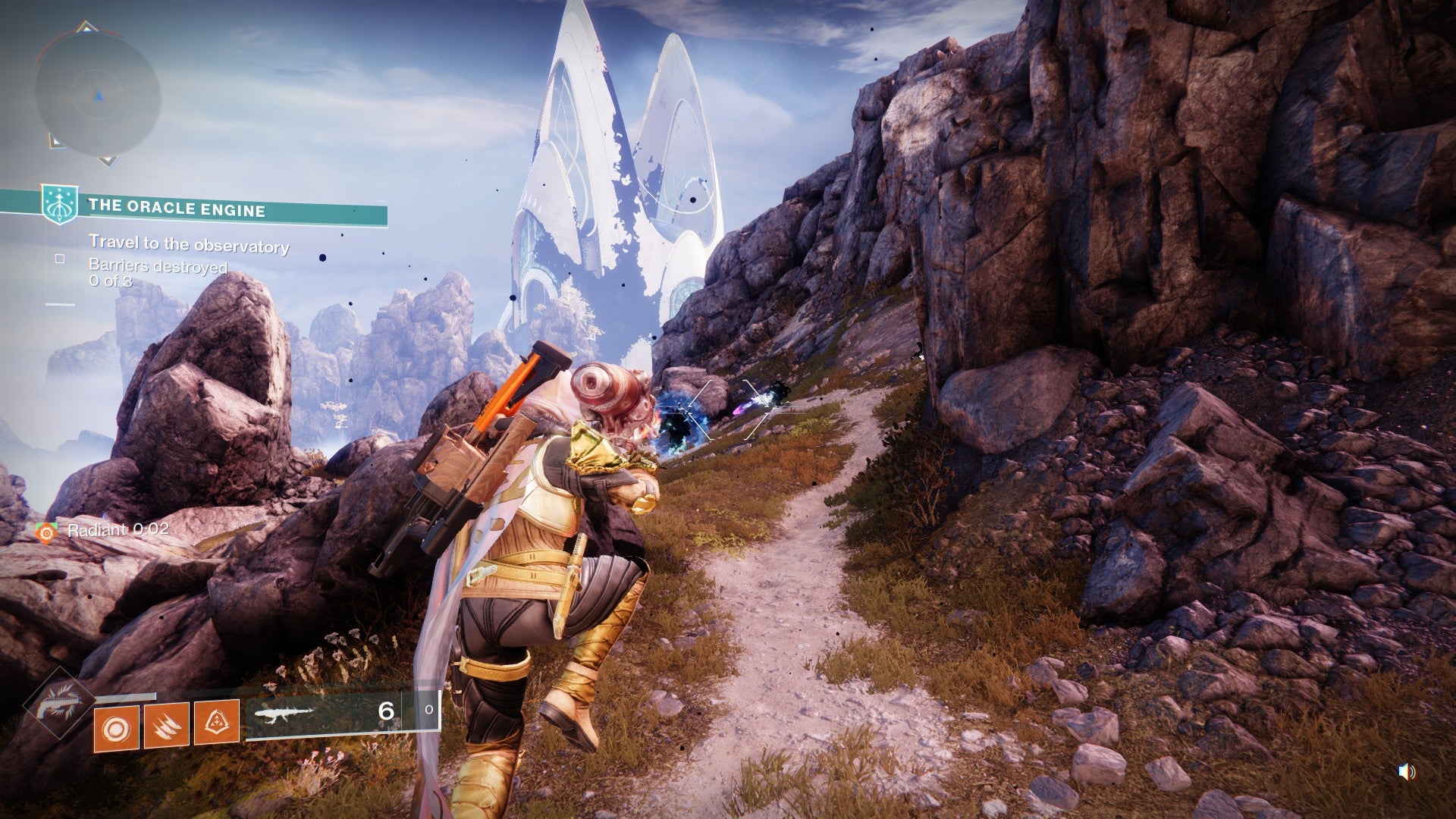Toggle the speaker volume icon
This screenshot has height=819, width=1456.
pos(1406,772)
